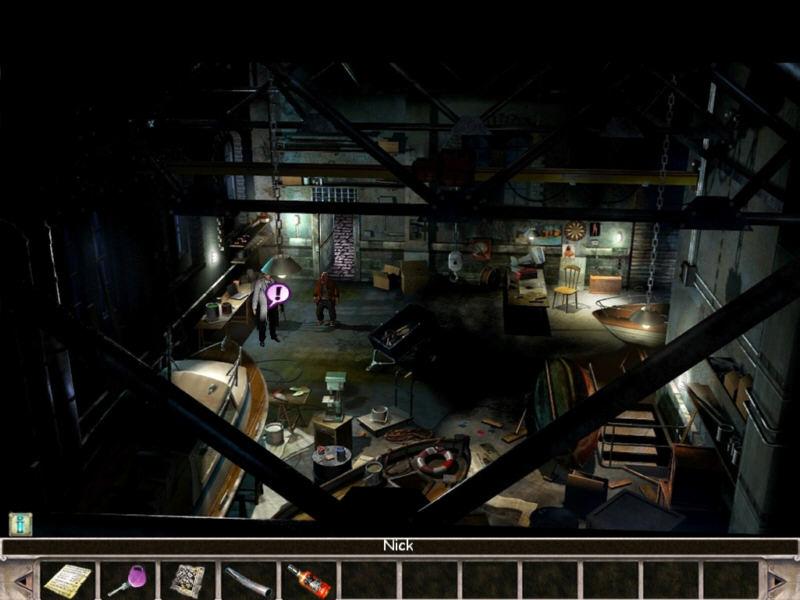Click the left inventory arrow
The image size is (800, 600).
pos(21,580)
